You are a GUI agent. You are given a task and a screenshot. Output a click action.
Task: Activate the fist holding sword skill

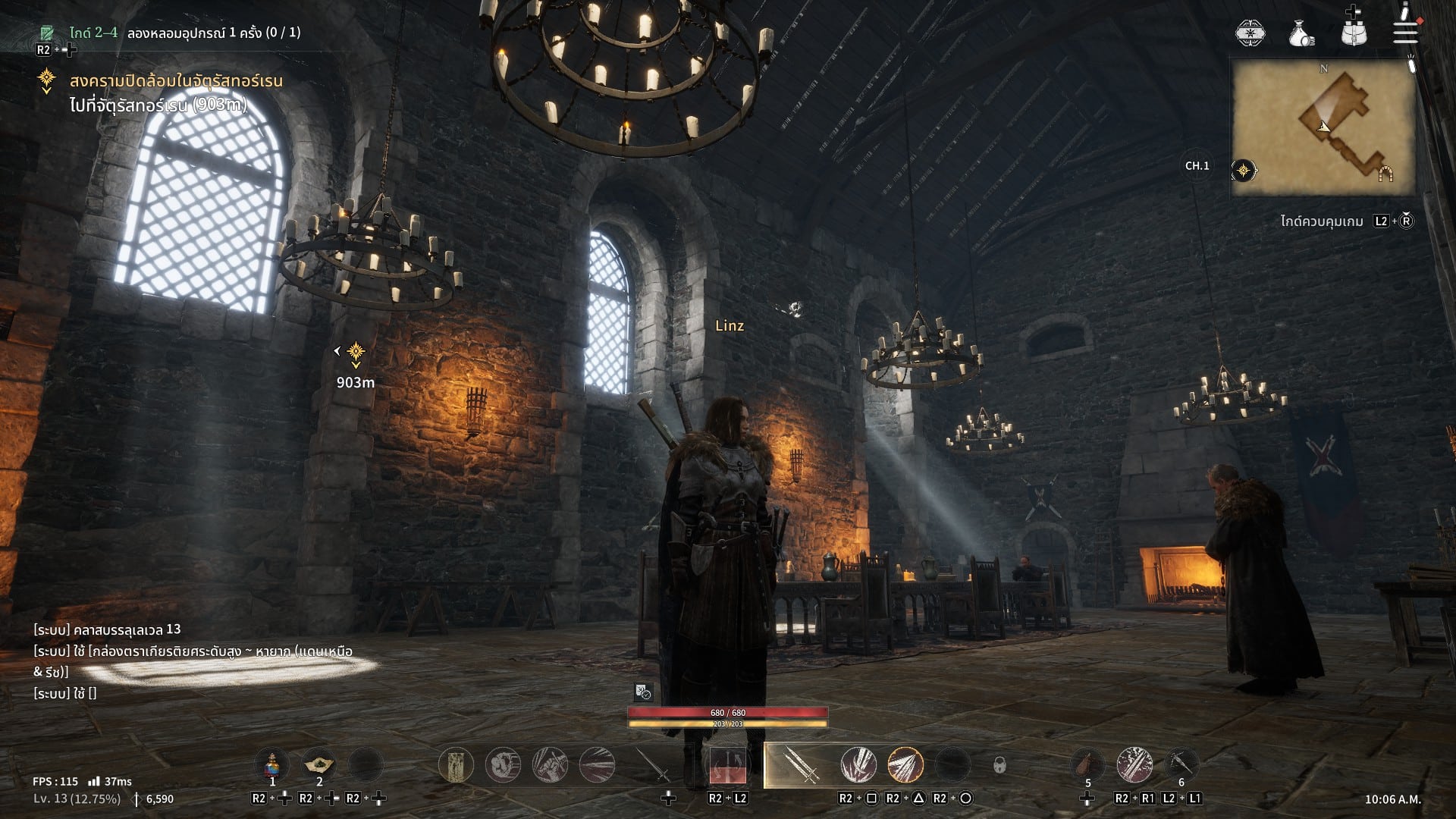[550, 765]
